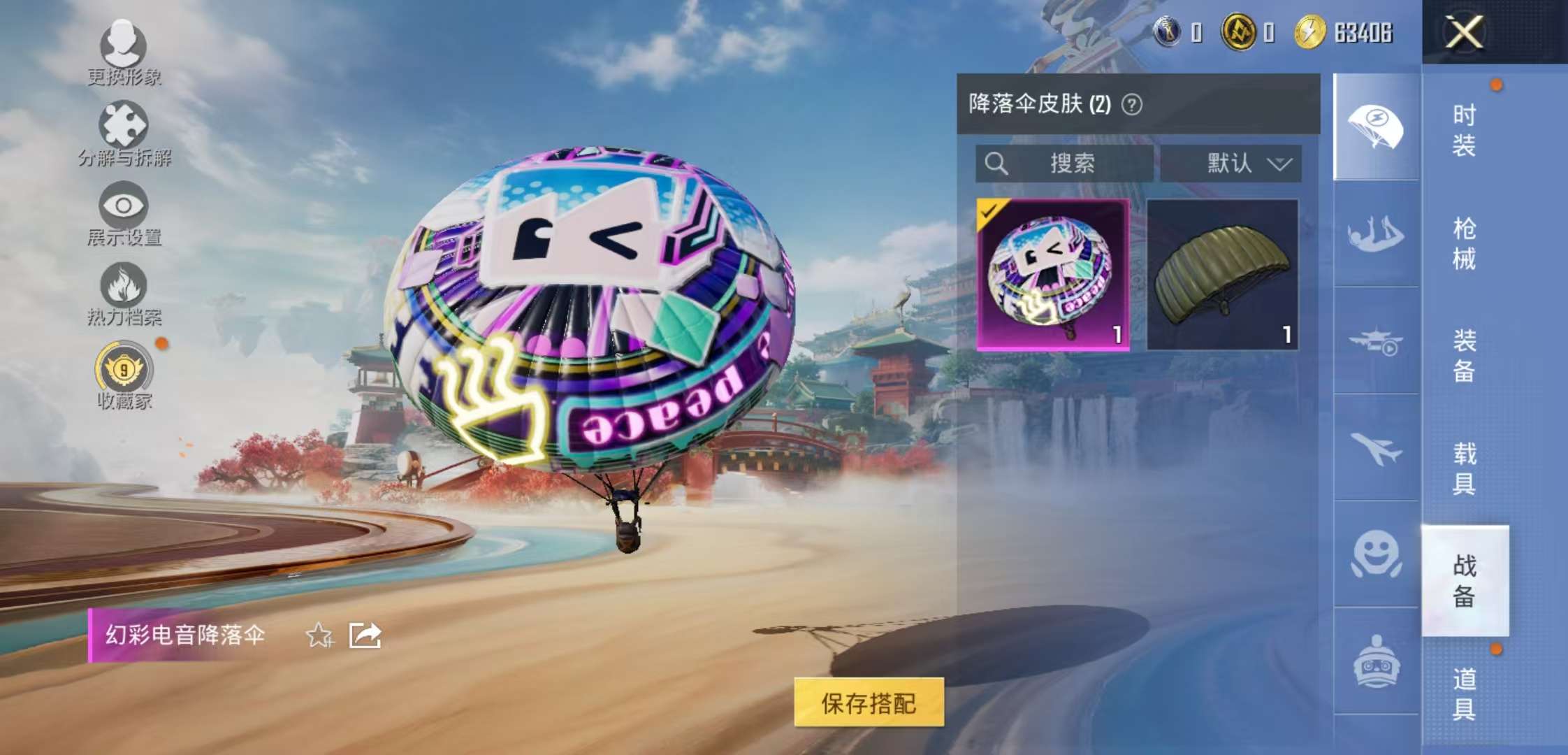Screen dimensions: 1568x755
Task: Open 展示设置 display settings
Action: (122, 206)
